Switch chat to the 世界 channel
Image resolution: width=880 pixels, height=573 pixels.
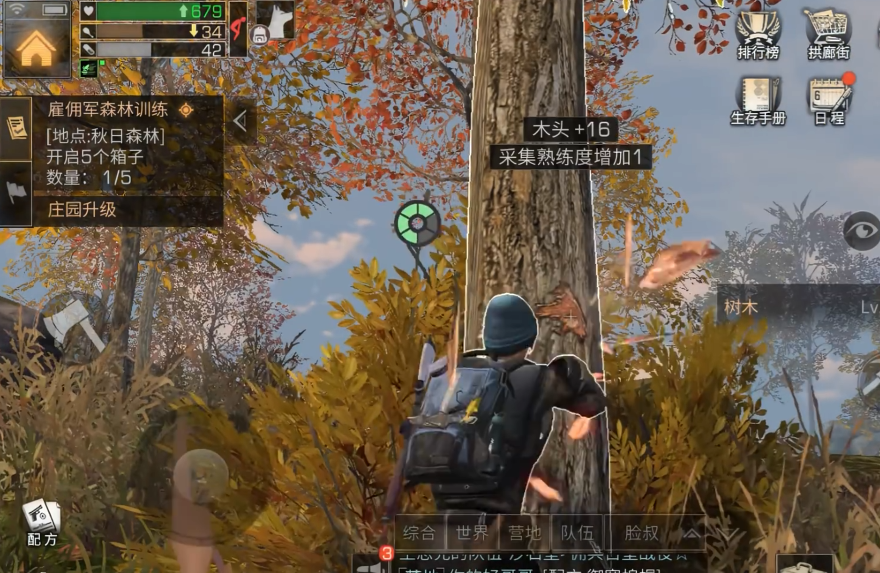click(471, 534)
